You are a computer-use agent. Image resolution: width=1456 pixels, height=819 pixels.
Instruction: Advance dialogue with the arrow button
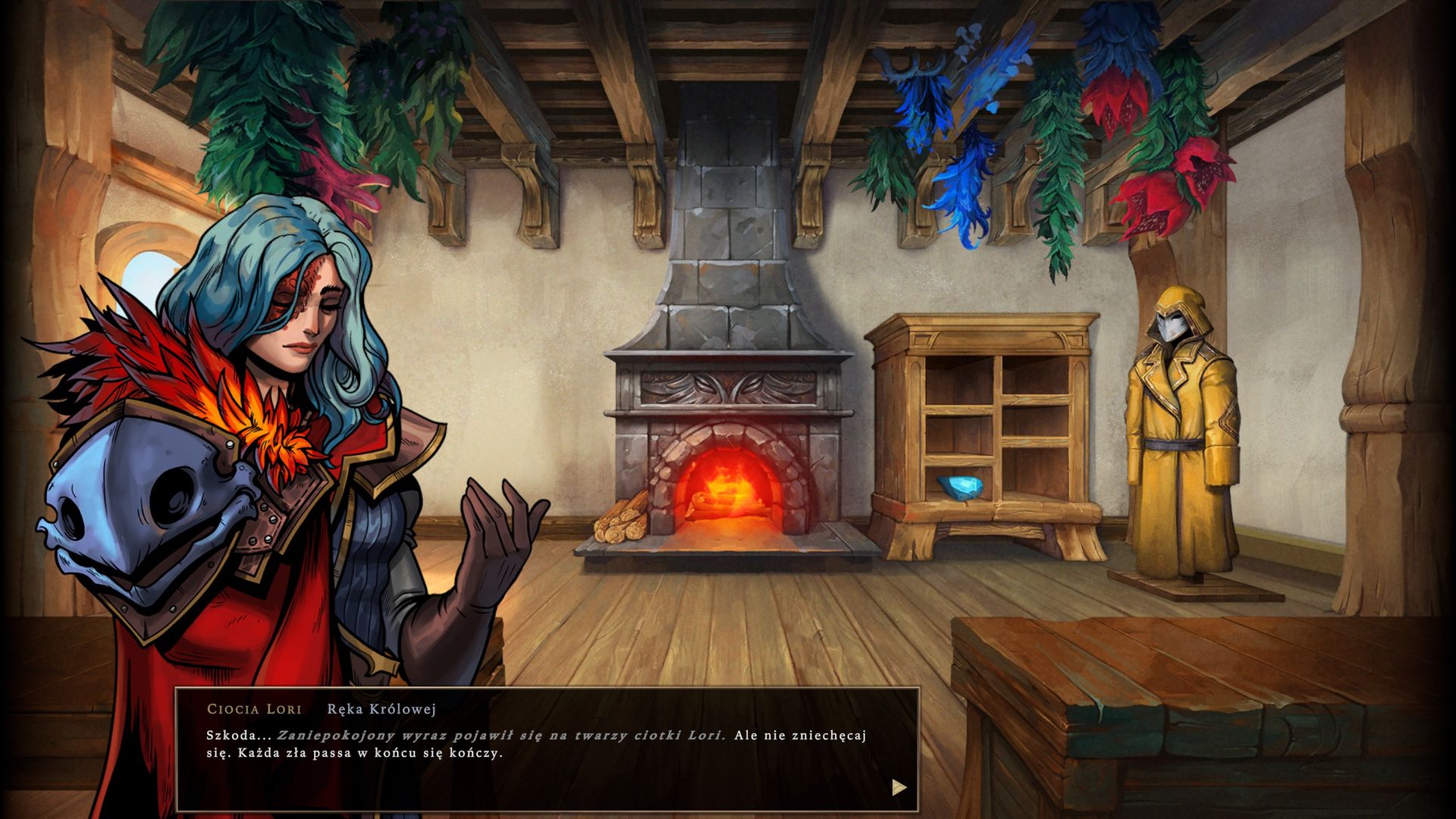(x=899, y=787)
